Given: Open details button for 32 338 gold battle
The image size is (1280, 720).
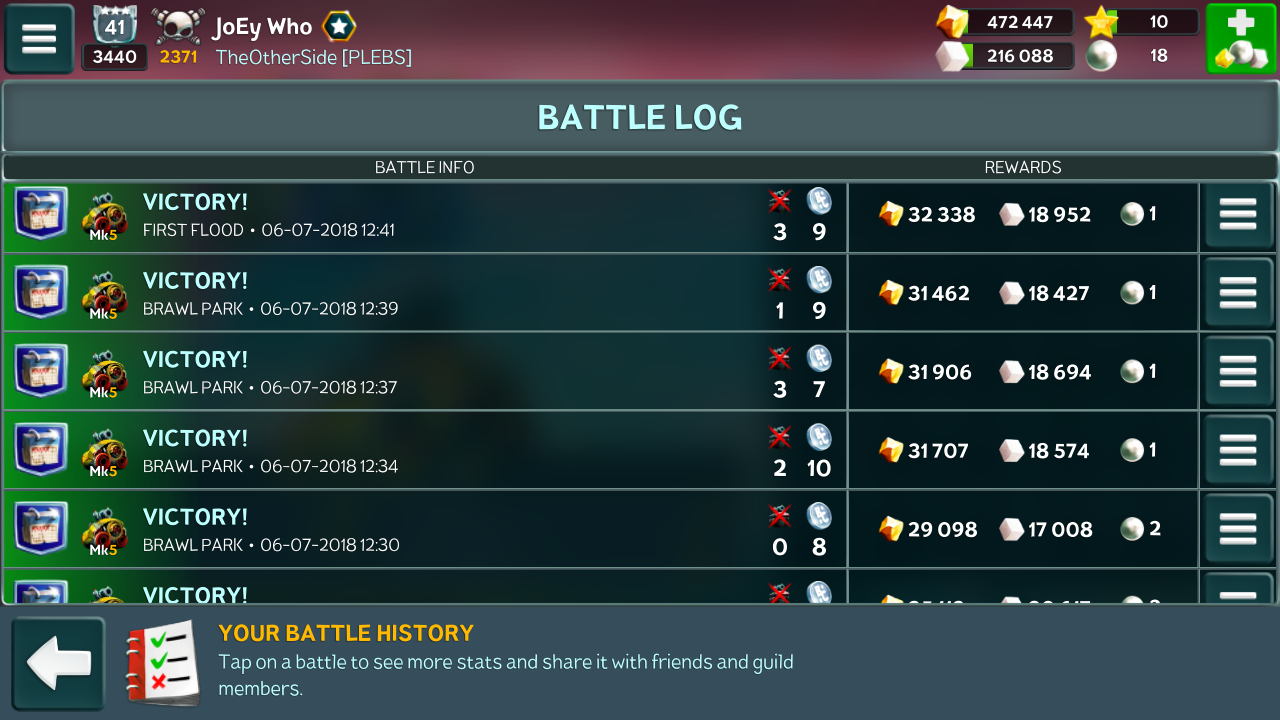Looking at the screenshot, I should coord(1238,215).
